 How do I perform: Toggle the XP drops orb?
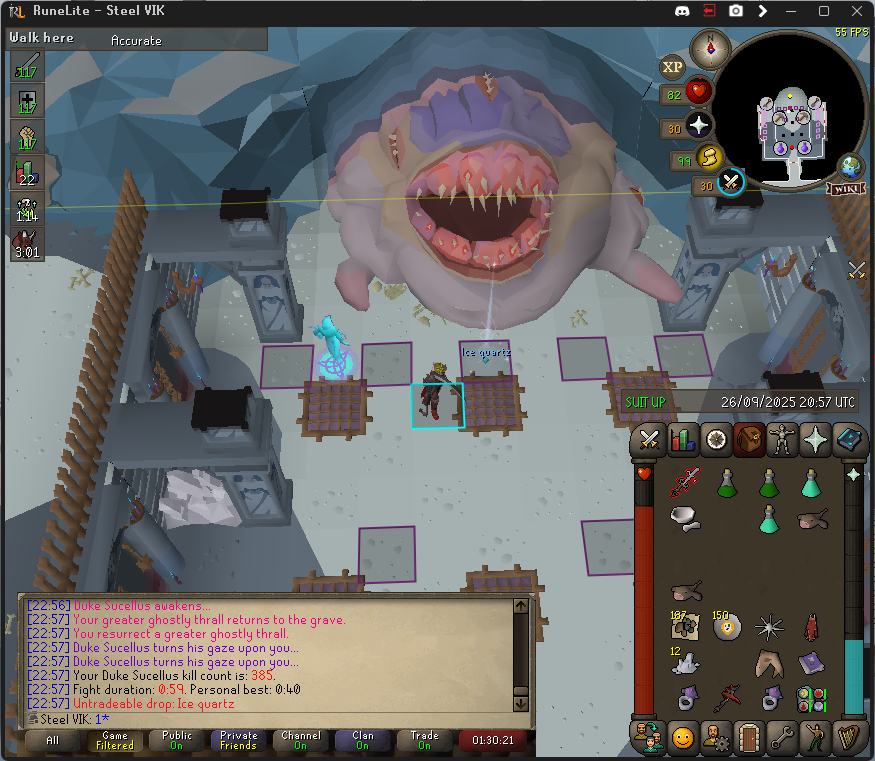[673, 66]
